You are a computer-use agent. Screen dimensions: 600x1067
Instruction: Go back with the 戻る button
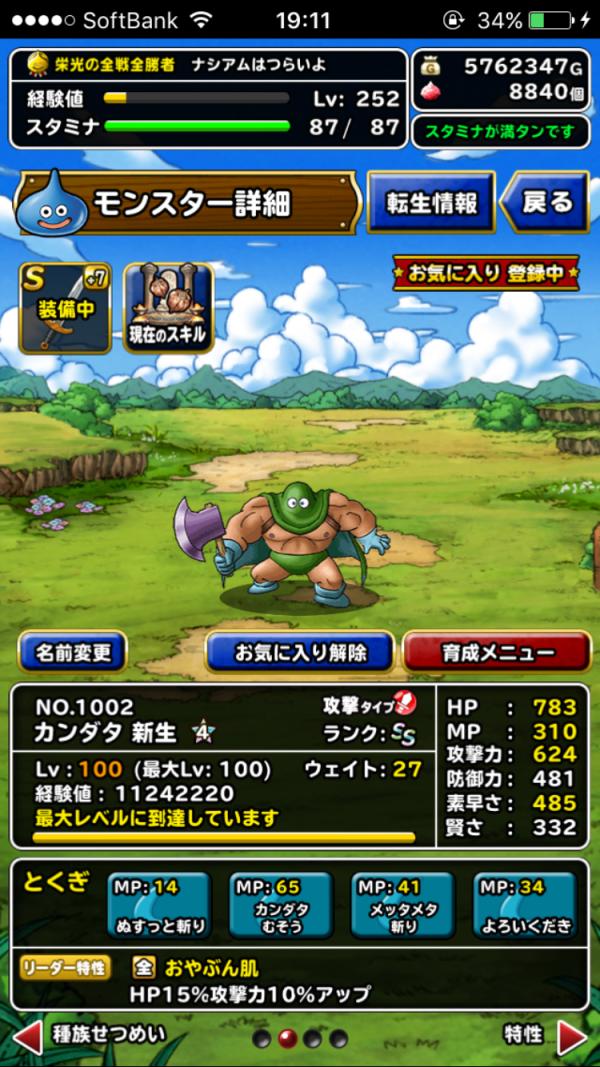tap(544, 202)
